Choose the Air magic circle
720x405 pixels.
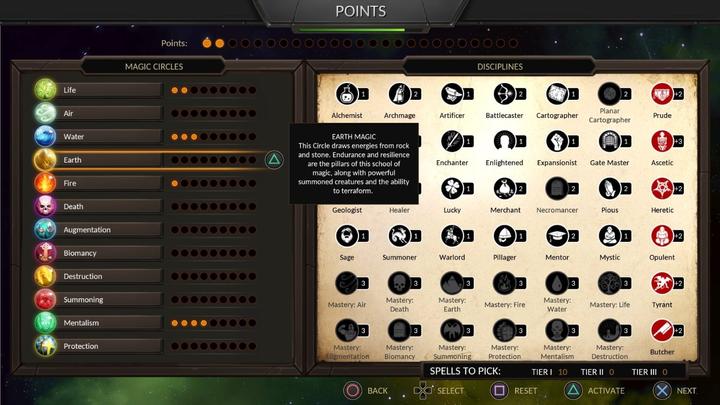98,113
